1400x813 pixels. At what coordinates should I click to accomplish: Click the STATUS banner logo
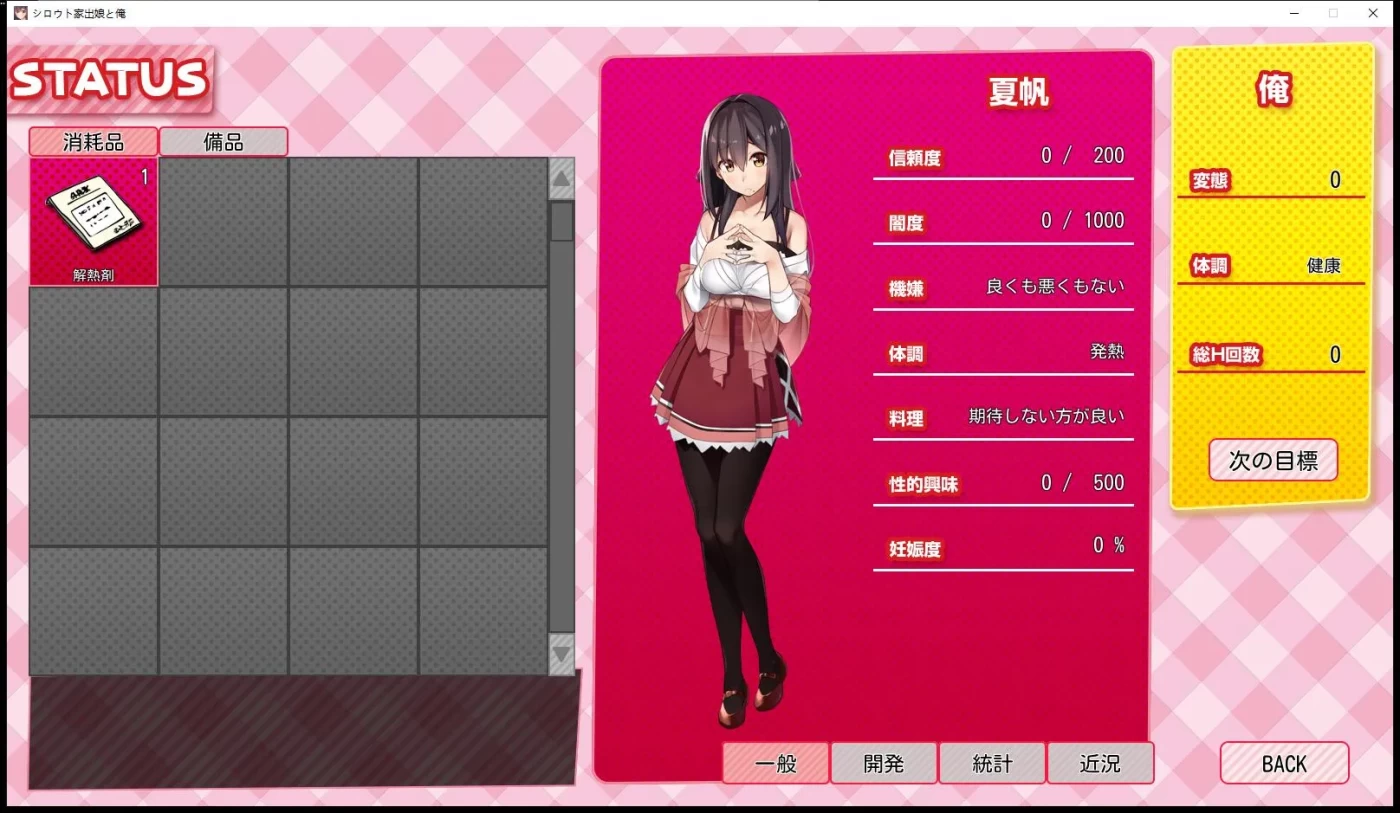pos(110,78)
